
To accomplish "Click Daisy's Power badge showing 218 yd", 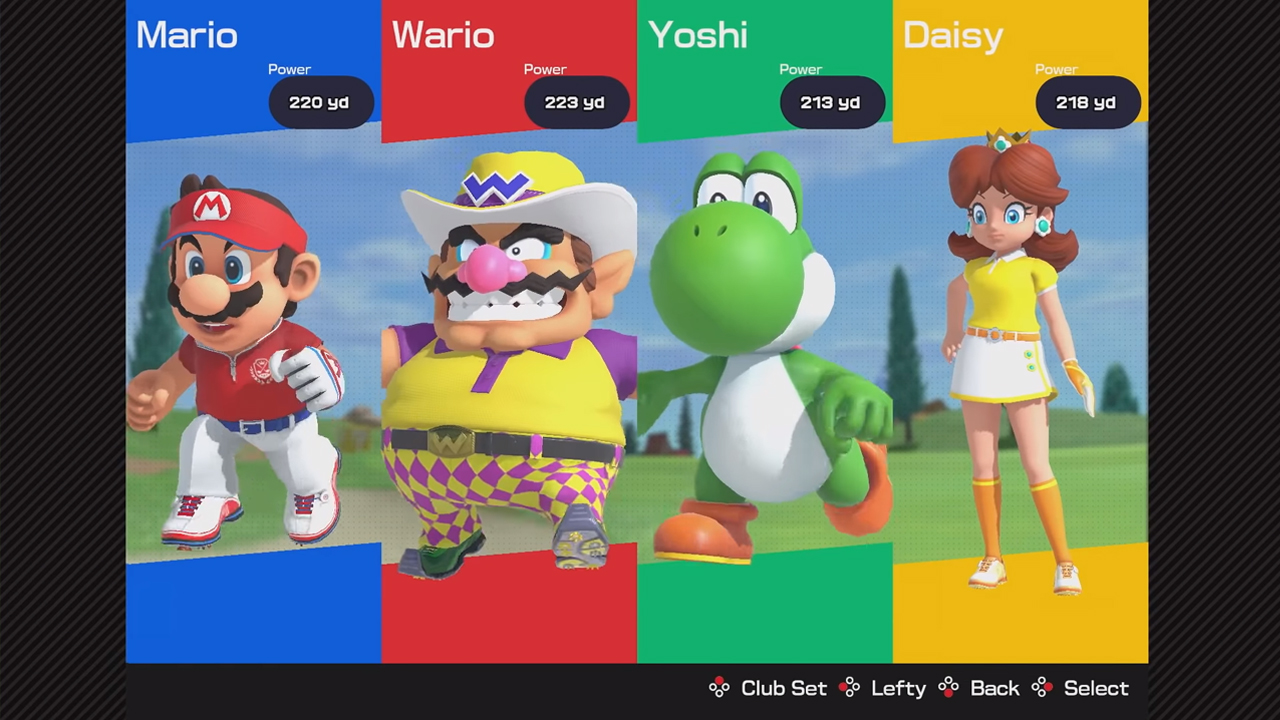I will 1086,102.
